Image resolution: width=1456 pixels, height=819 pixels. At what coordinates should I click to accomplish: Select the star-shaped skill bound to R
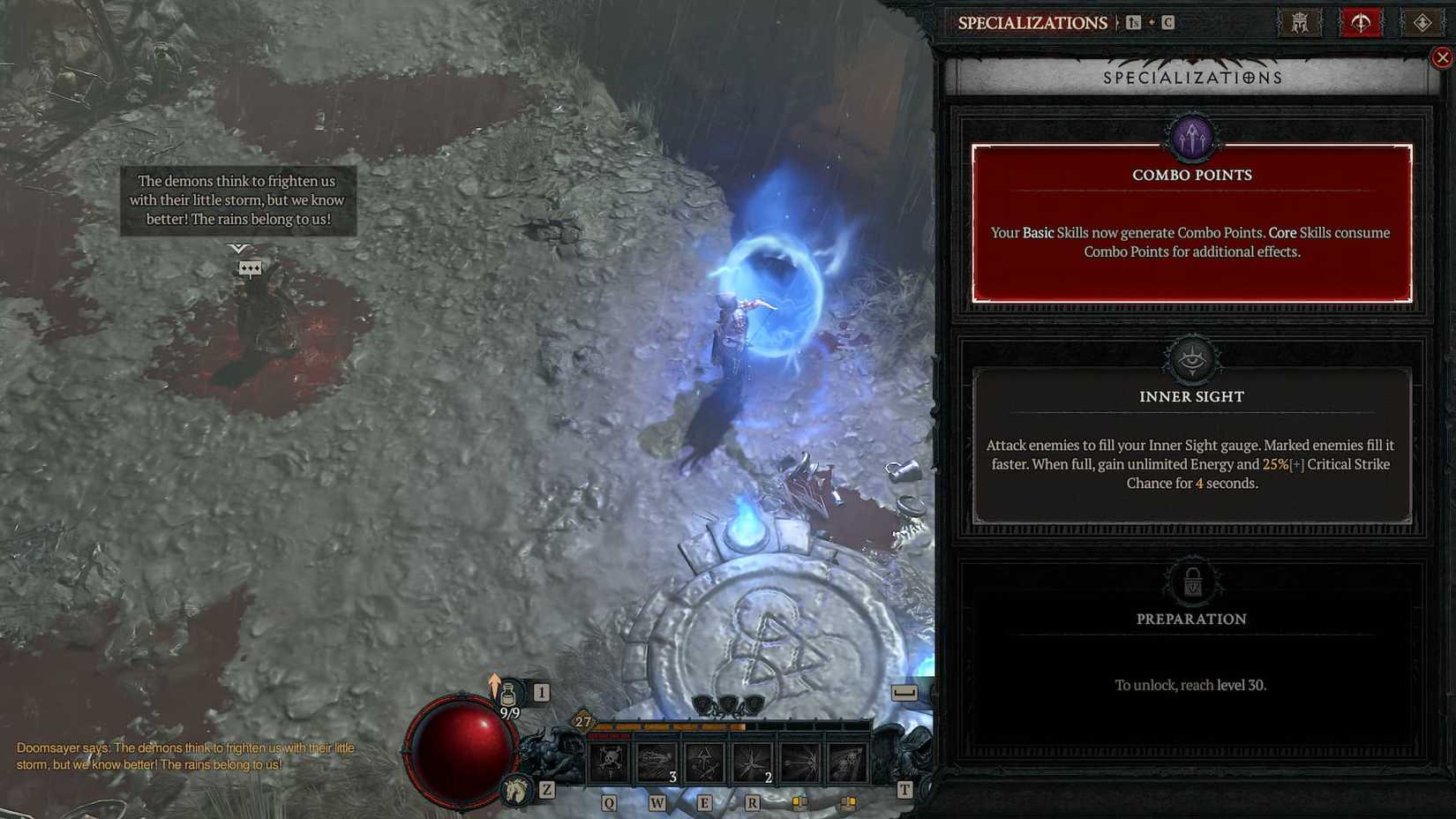click(x=751, y=762)
